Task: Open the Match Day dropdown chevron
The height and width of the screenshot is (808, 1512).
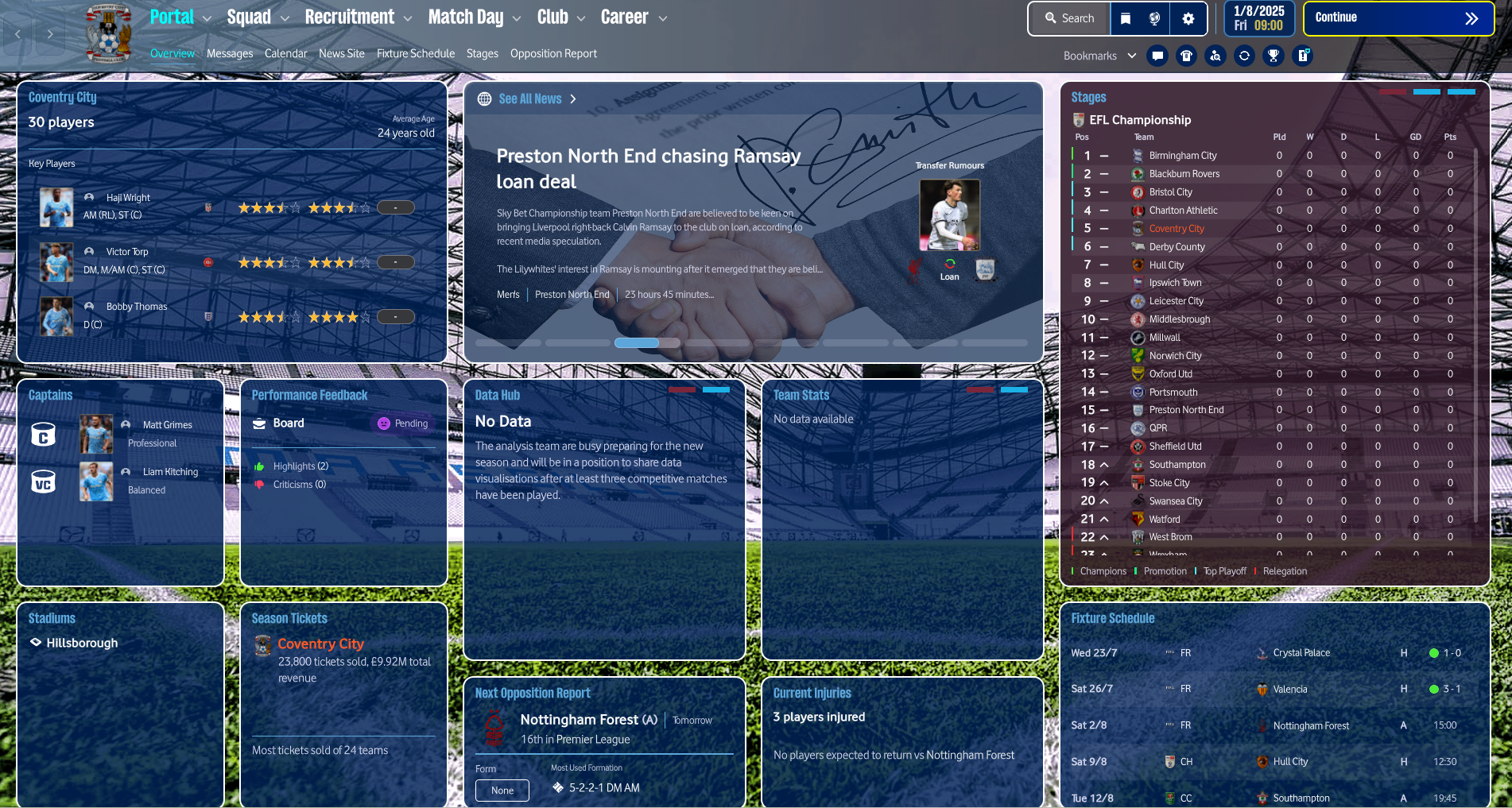Action: 518,17
